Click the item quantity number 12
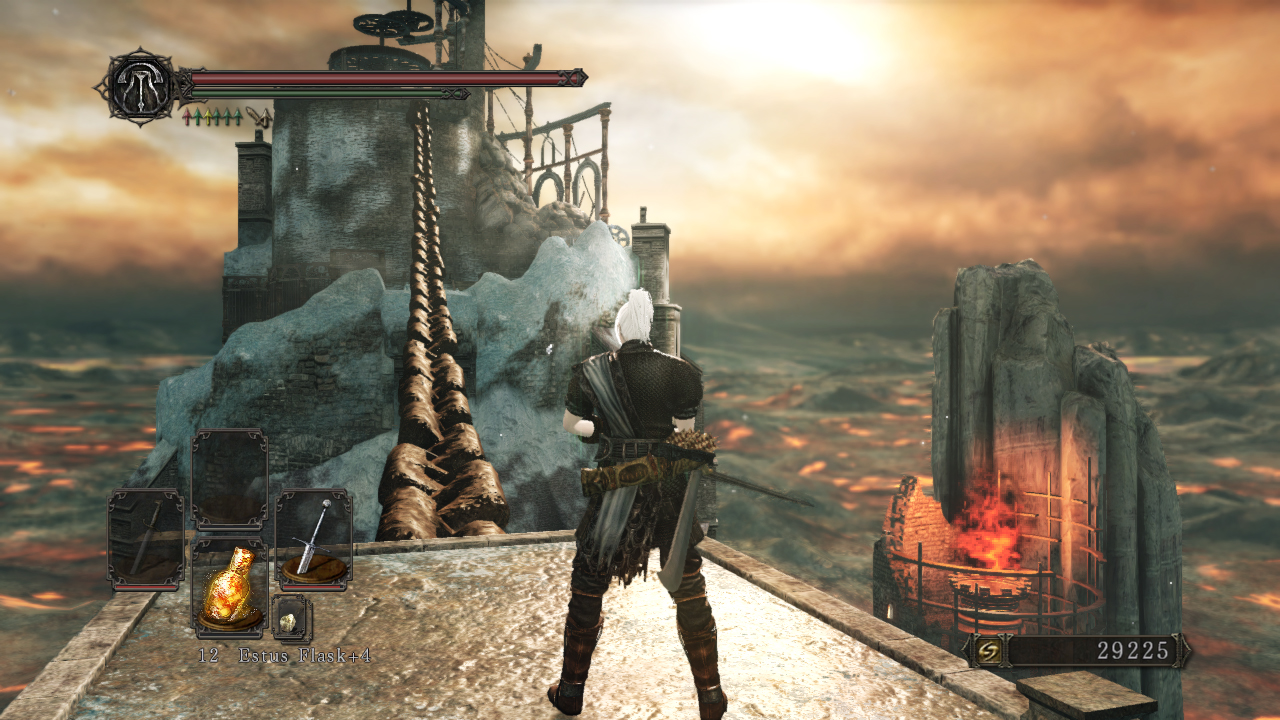Viewport: 1280px width, 720px height. coord(209,655)
